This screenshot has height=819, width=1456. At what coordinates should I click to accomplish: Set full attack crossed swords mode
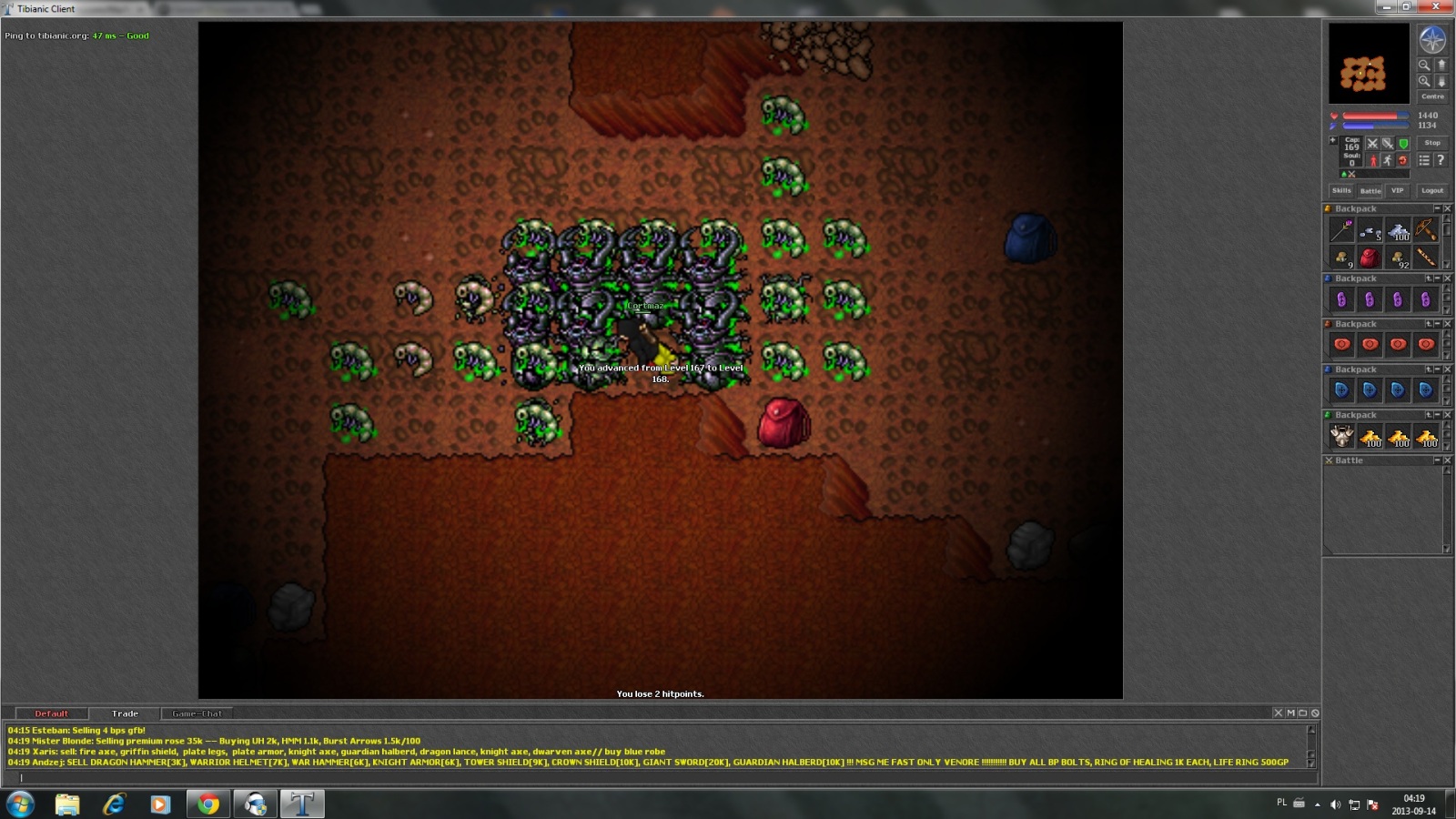(1372, 144)
